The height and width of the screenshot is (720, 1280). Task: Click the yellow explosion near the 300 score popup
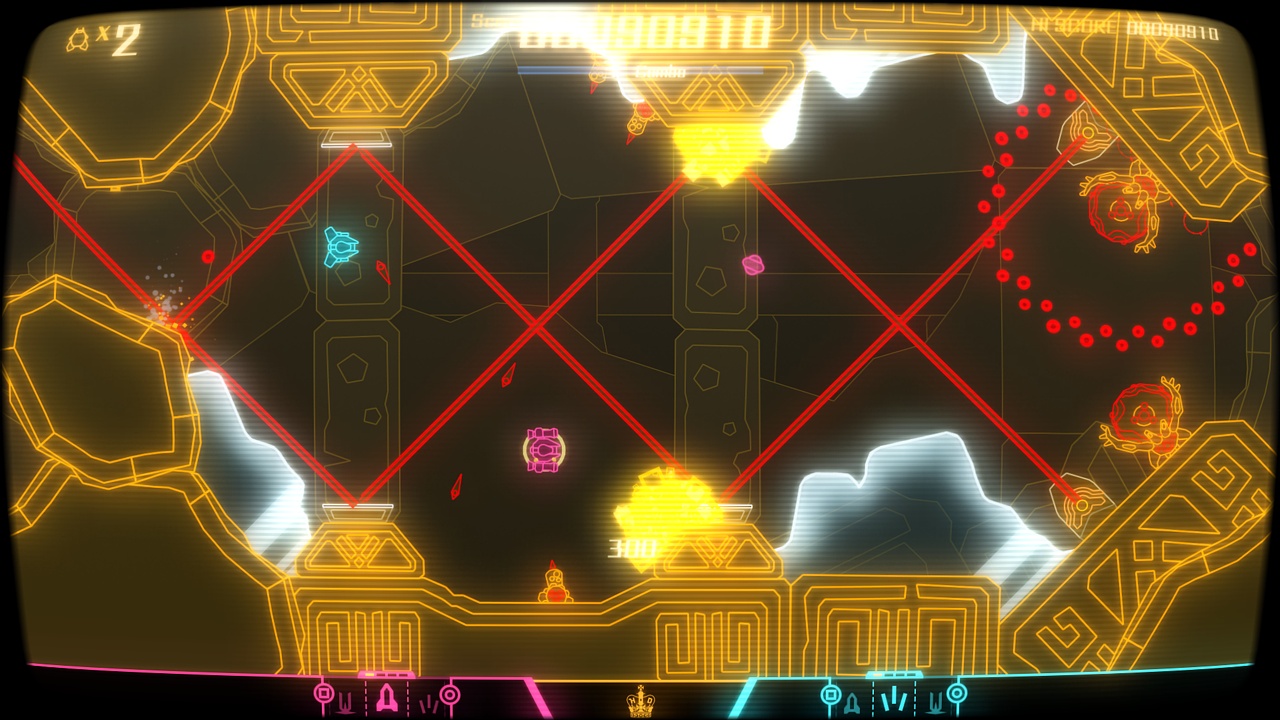click(x=668, y=502)
